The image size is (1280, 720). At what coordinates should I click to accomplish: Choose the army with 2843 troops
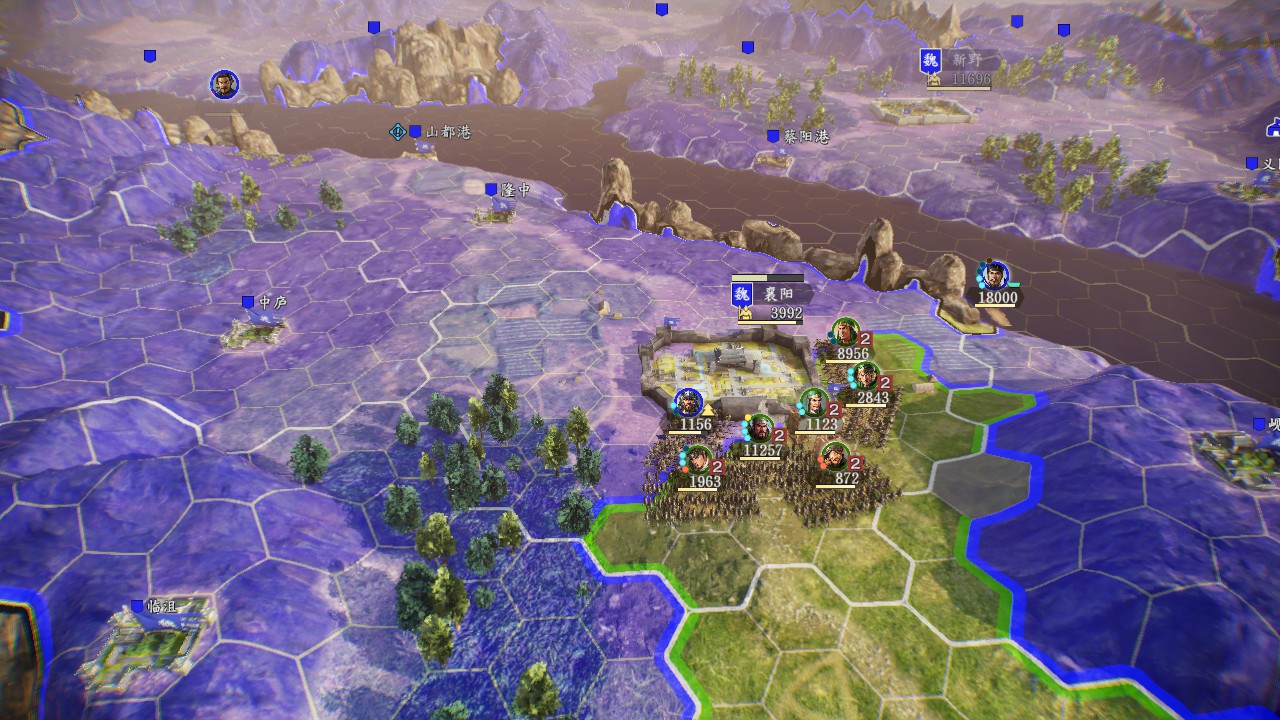864,377
